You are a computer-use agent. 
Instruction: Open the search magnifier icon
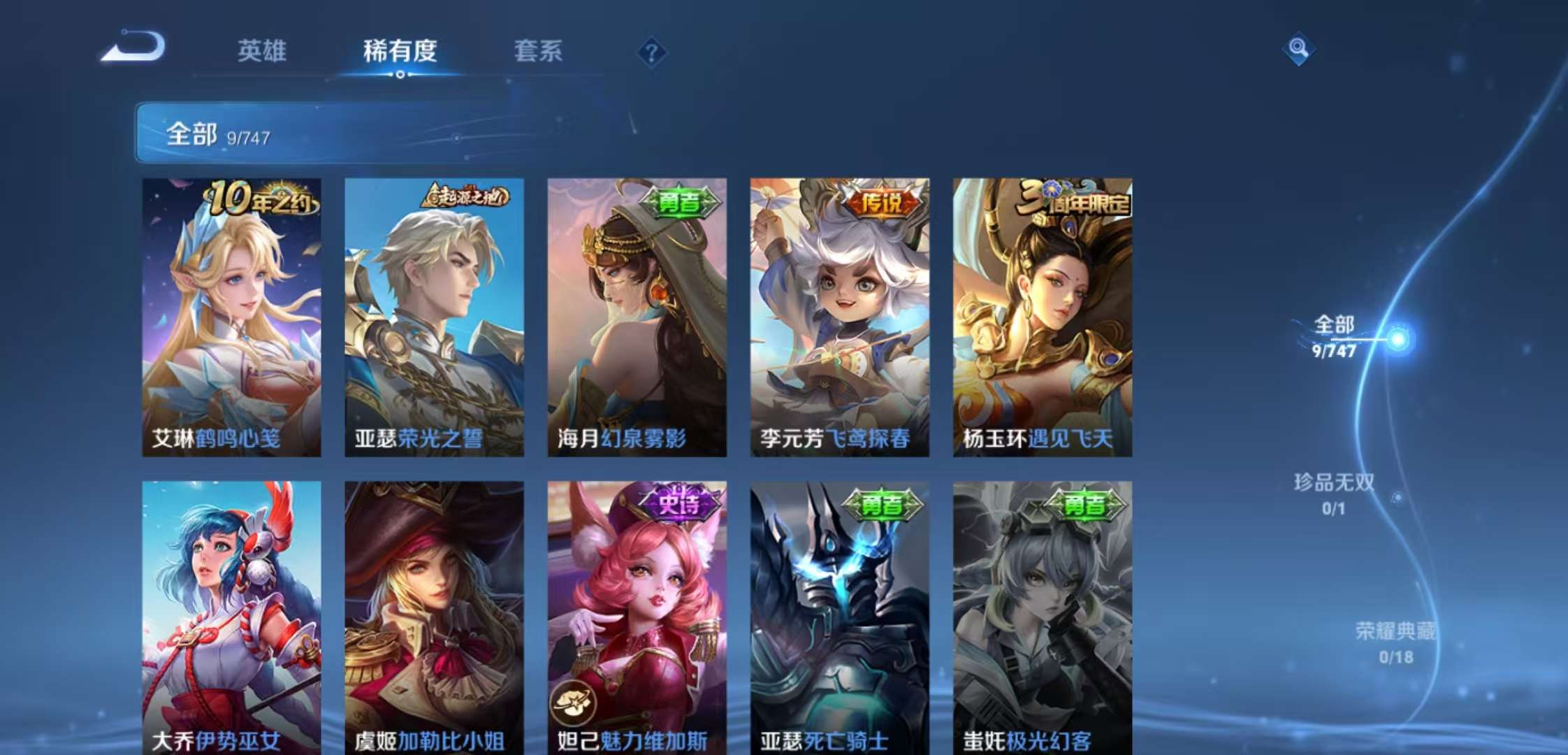(1298, 50)
